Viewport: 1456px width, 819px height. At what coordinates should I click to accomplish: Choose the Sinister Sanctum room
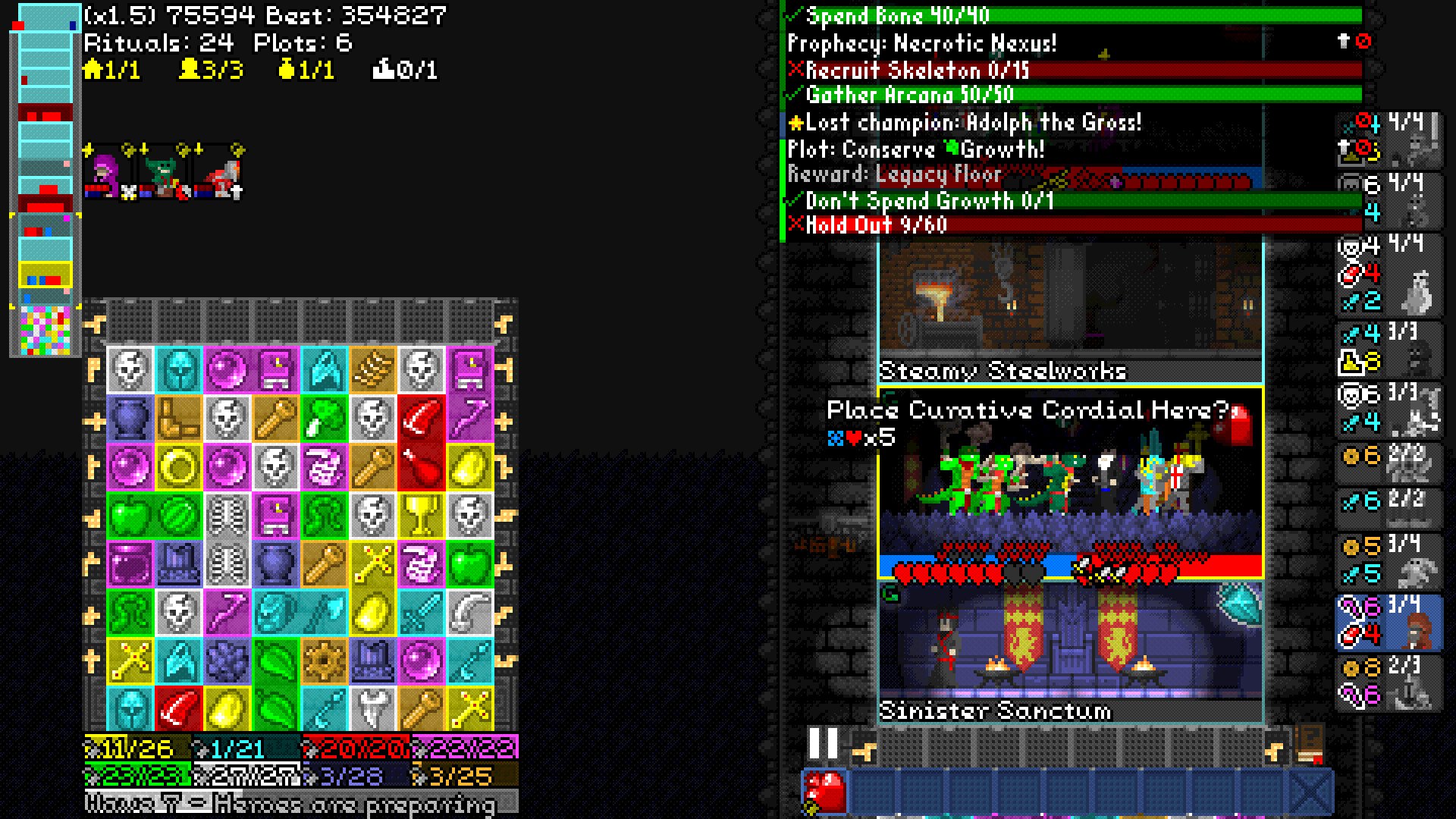coord(1070,652)
